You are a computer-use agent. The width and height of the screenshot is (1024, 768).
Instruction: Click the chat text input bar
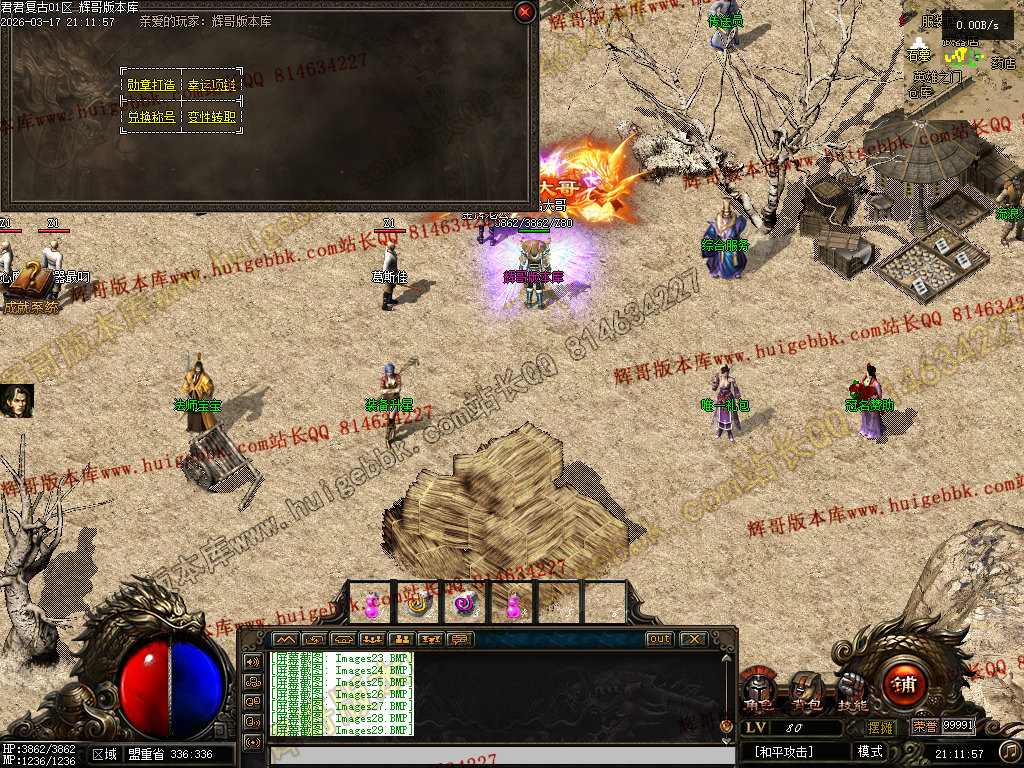pyautogui.click(x=490, y=757)
